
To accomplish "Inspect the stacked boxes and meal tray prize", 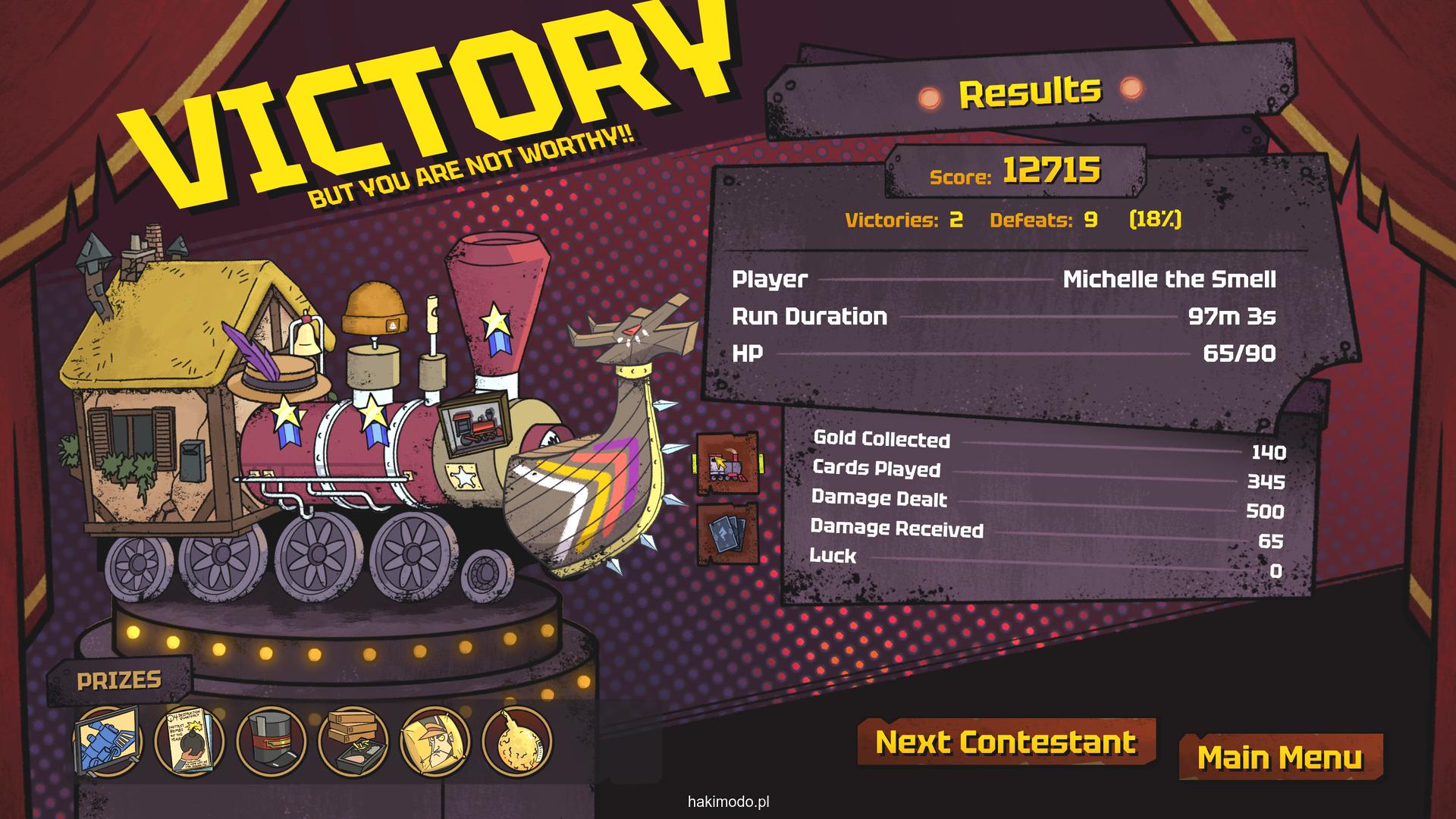I will point(353,741).
